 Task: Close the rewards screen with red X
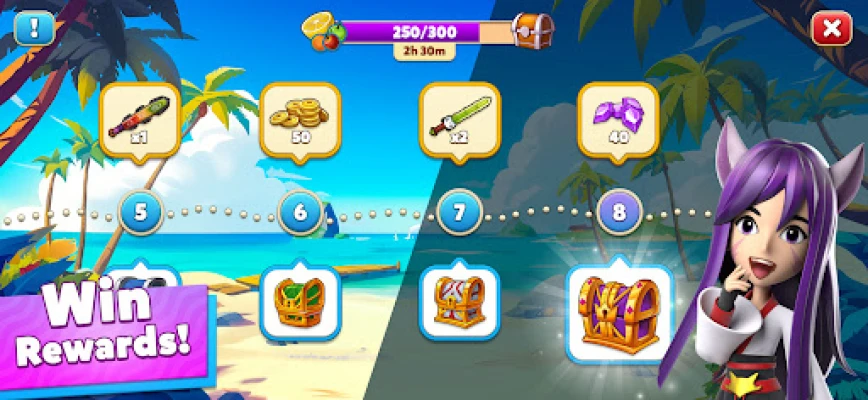point(831,29)
